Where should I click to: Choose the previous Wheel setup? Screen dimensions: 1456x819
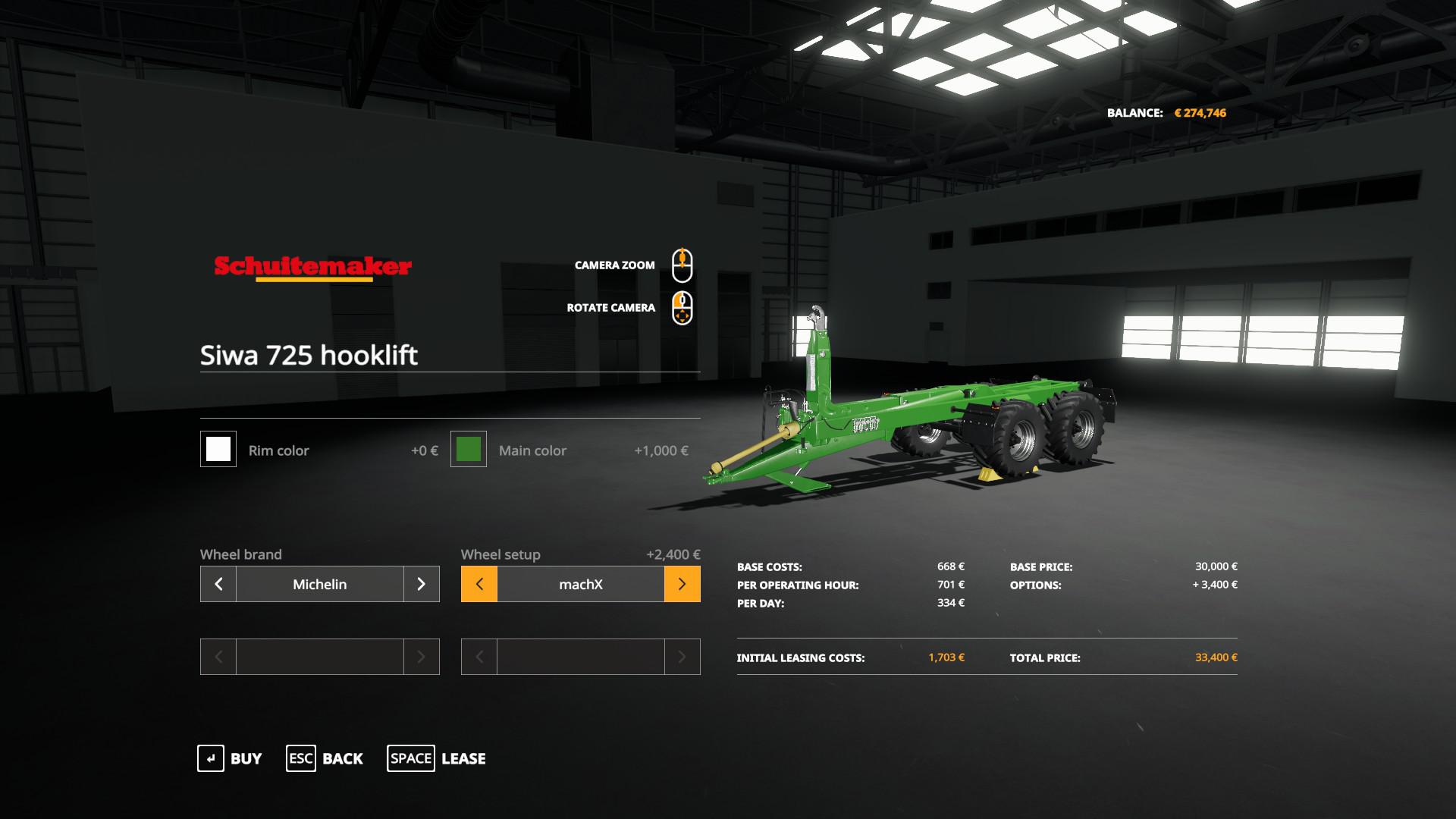(479, 584)
